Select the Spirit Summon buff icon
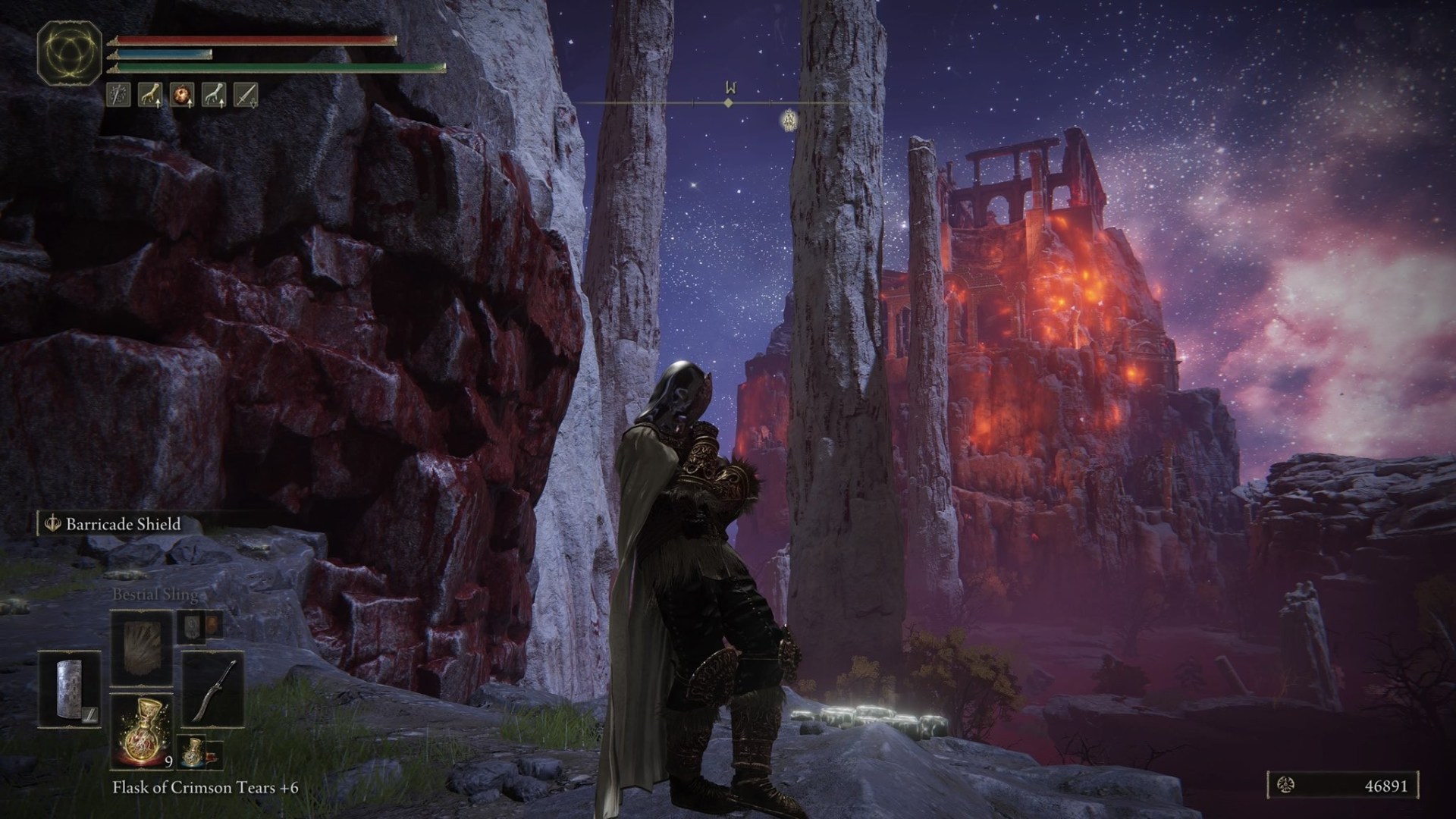The height and width of the screenshot is (819, 1456). pos(119,93)
